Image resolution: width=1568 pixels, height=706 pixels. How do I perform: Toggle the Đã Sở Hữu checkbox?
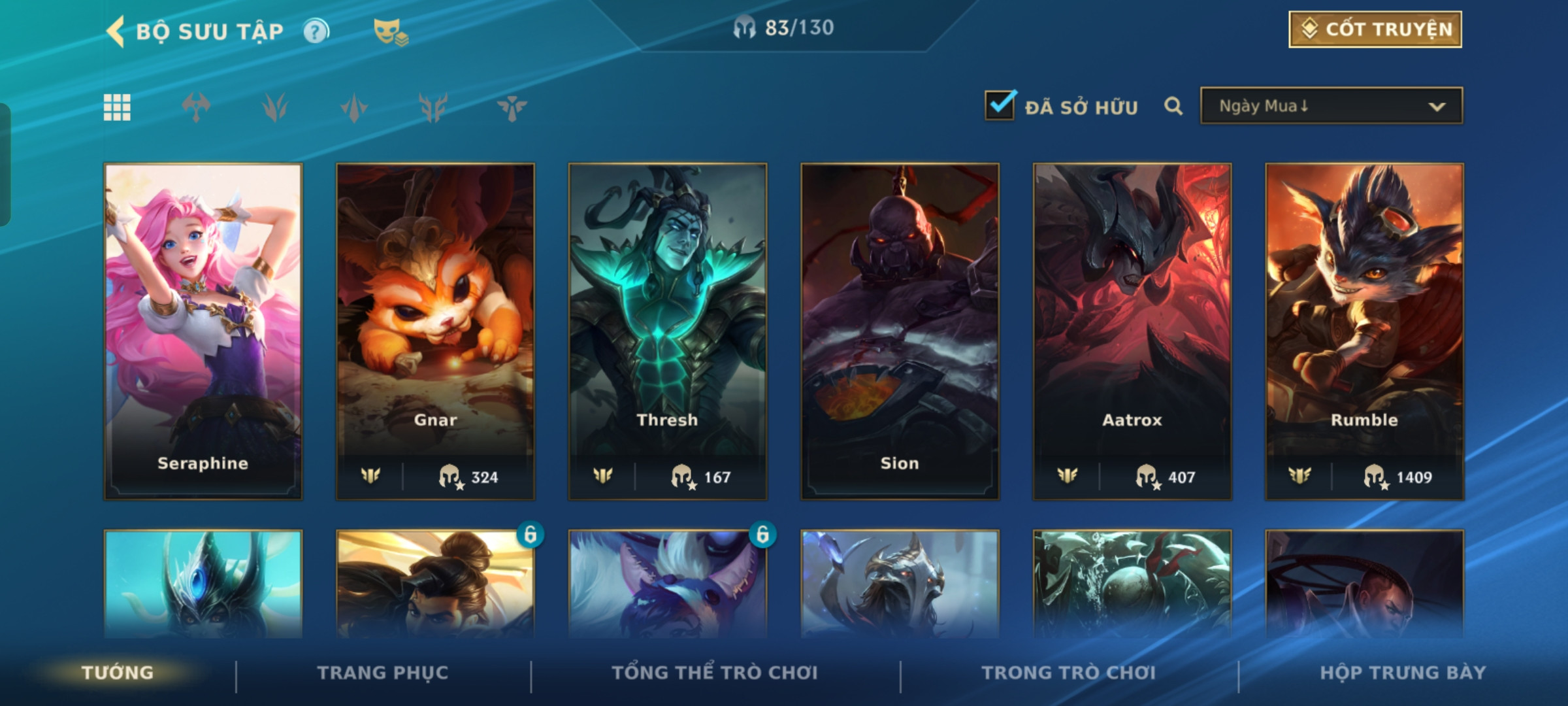(x=1000, y=105)
